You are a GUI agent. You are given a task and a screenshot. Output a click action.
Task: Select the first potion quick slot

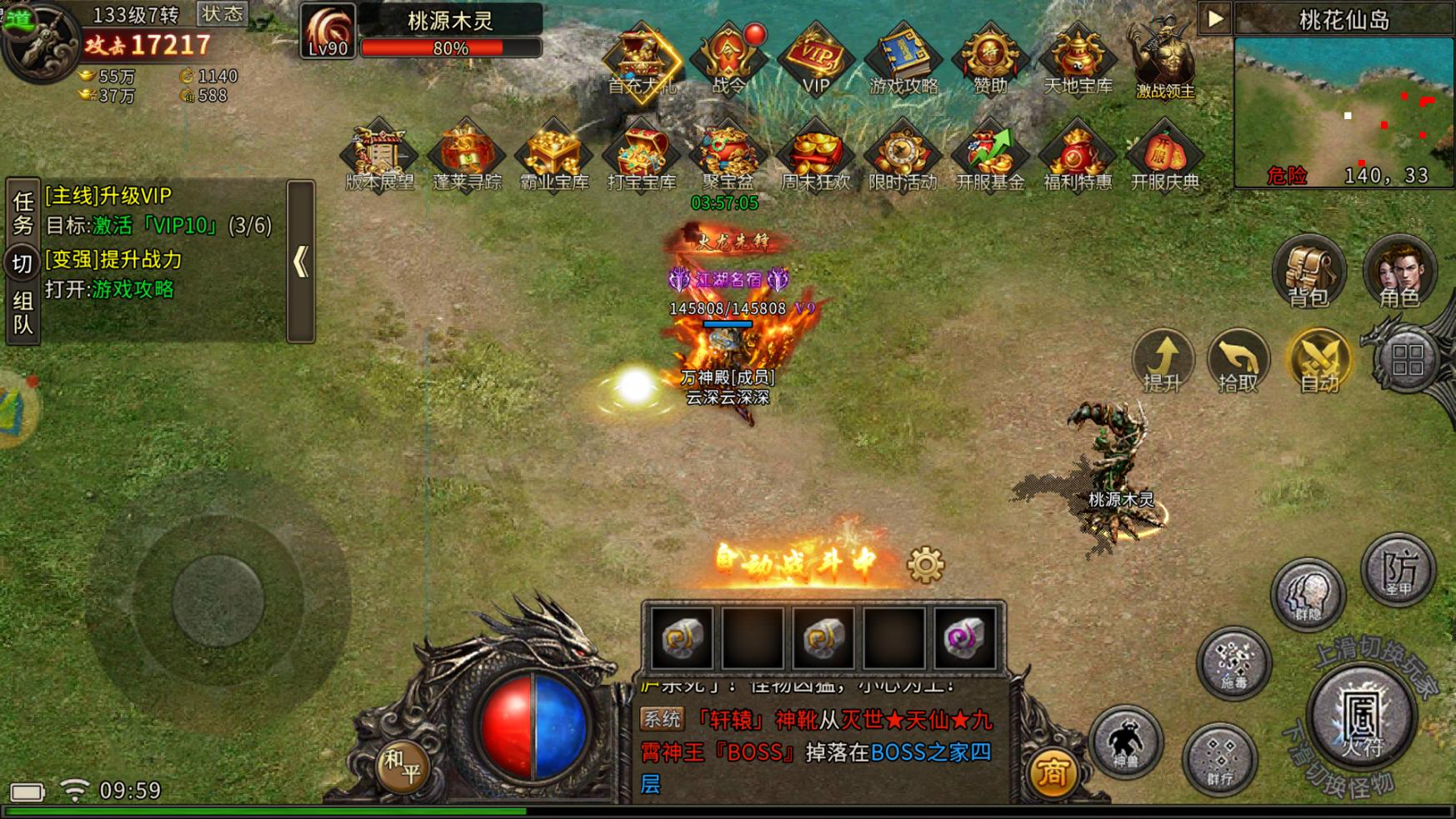(x=682, y=637)
